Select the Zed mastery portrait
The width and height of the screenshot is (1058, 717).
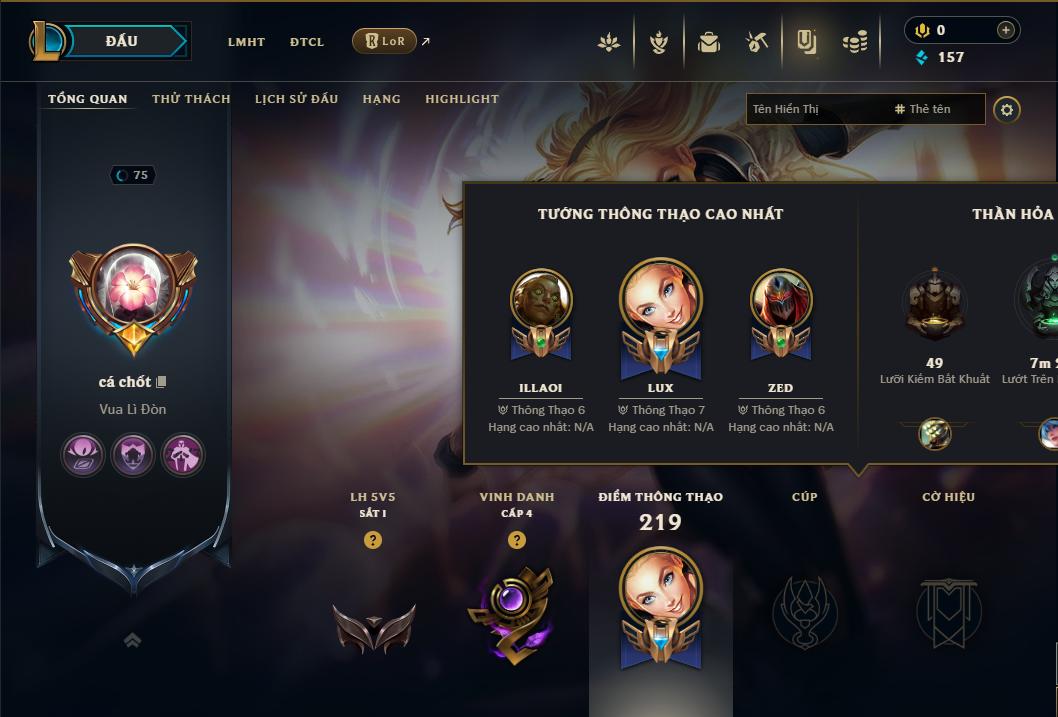point(781,300)
